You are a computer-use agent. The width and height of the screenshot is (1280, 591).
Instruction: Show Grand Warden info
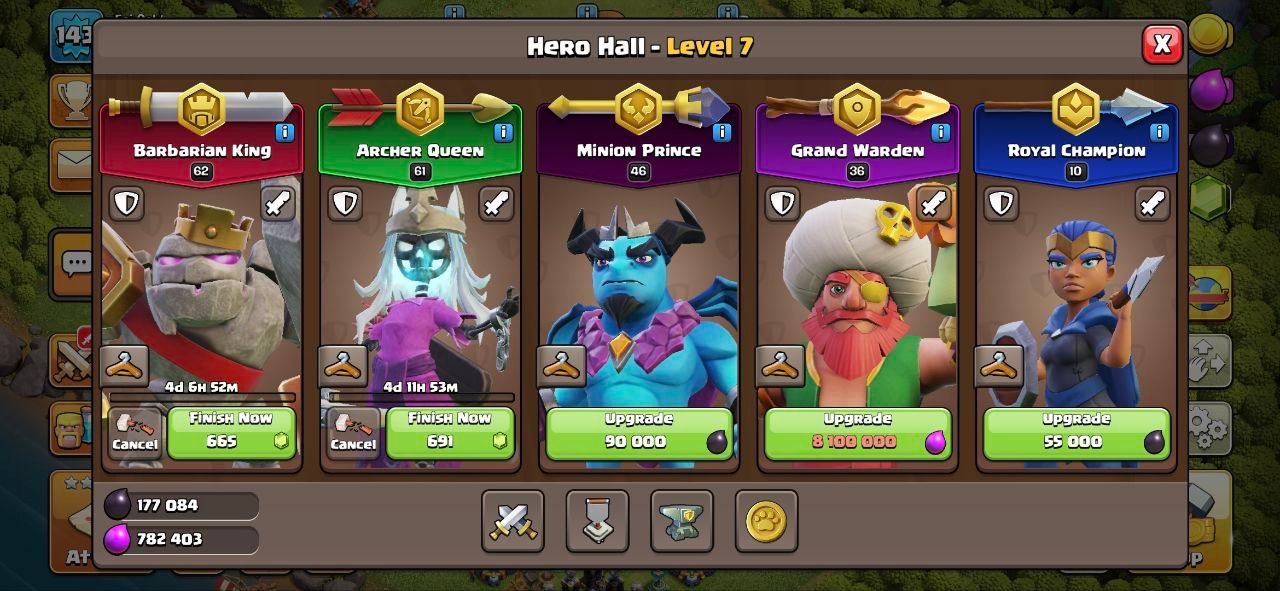(x=940, y=132)
